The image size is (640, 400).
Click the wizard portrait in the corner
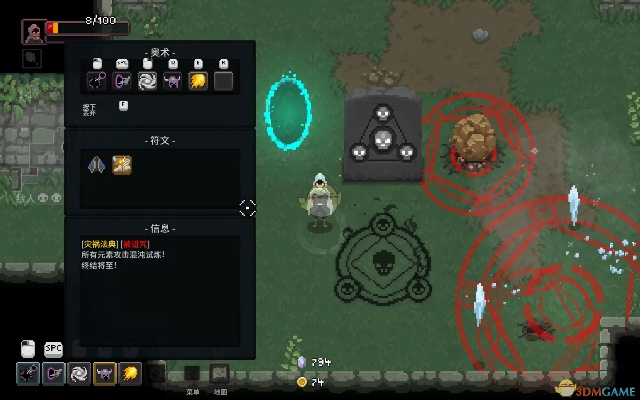tap(32, 31)
